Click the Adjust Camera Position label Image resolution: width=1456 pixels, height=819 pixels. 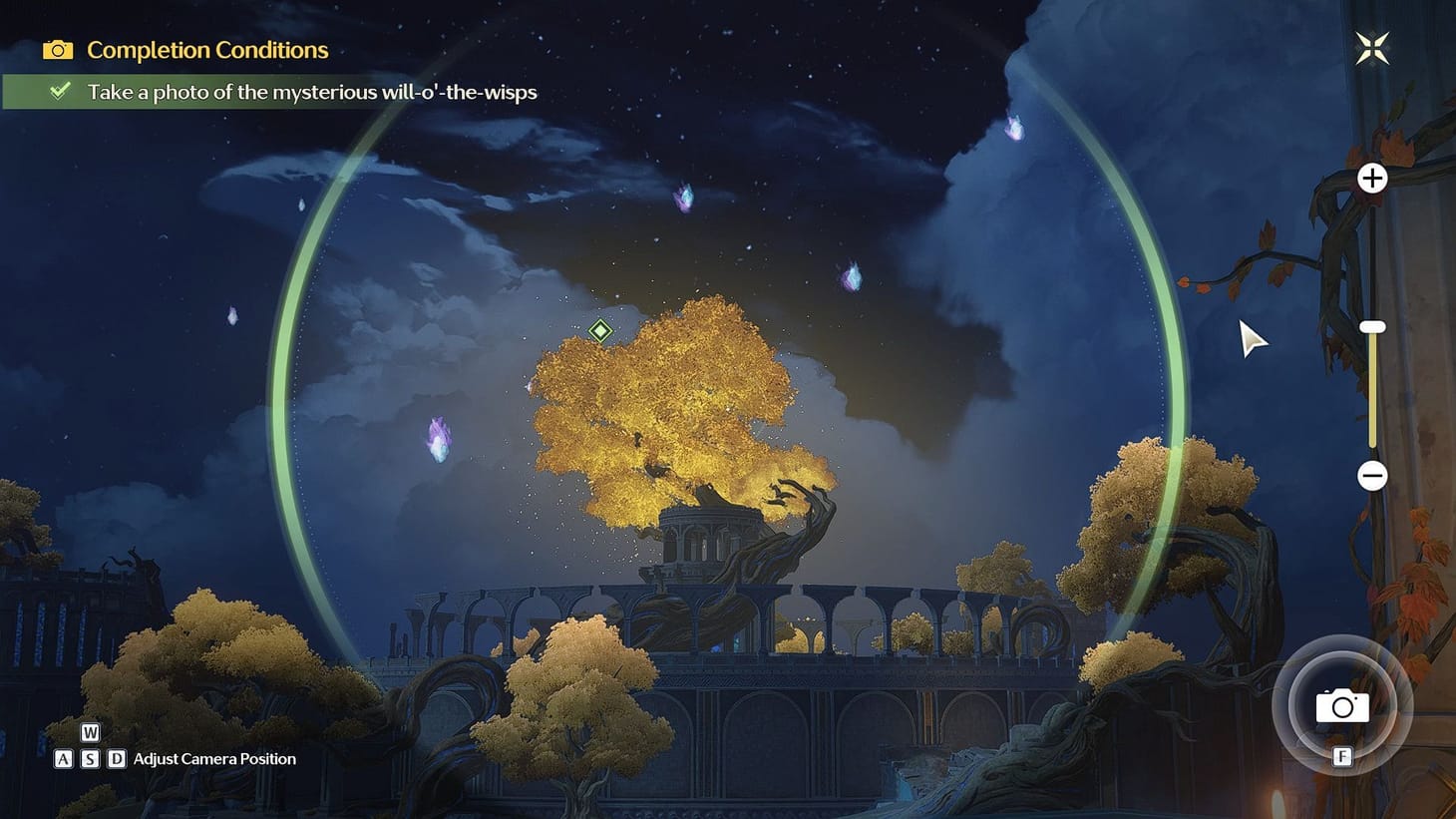(x=213, y=758)
